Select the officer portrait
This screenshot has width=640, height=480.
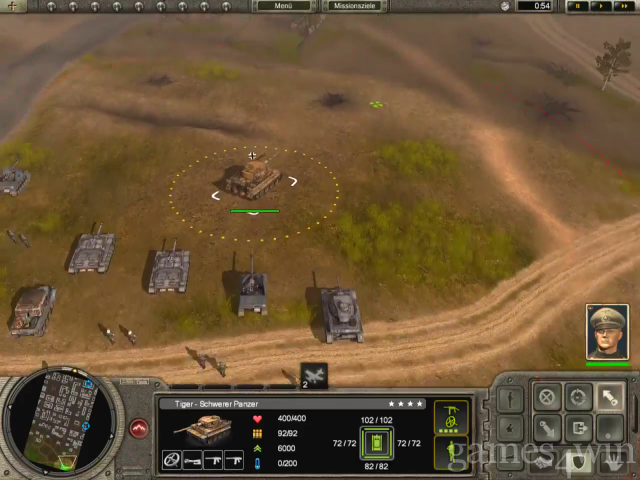click(607, 332)
